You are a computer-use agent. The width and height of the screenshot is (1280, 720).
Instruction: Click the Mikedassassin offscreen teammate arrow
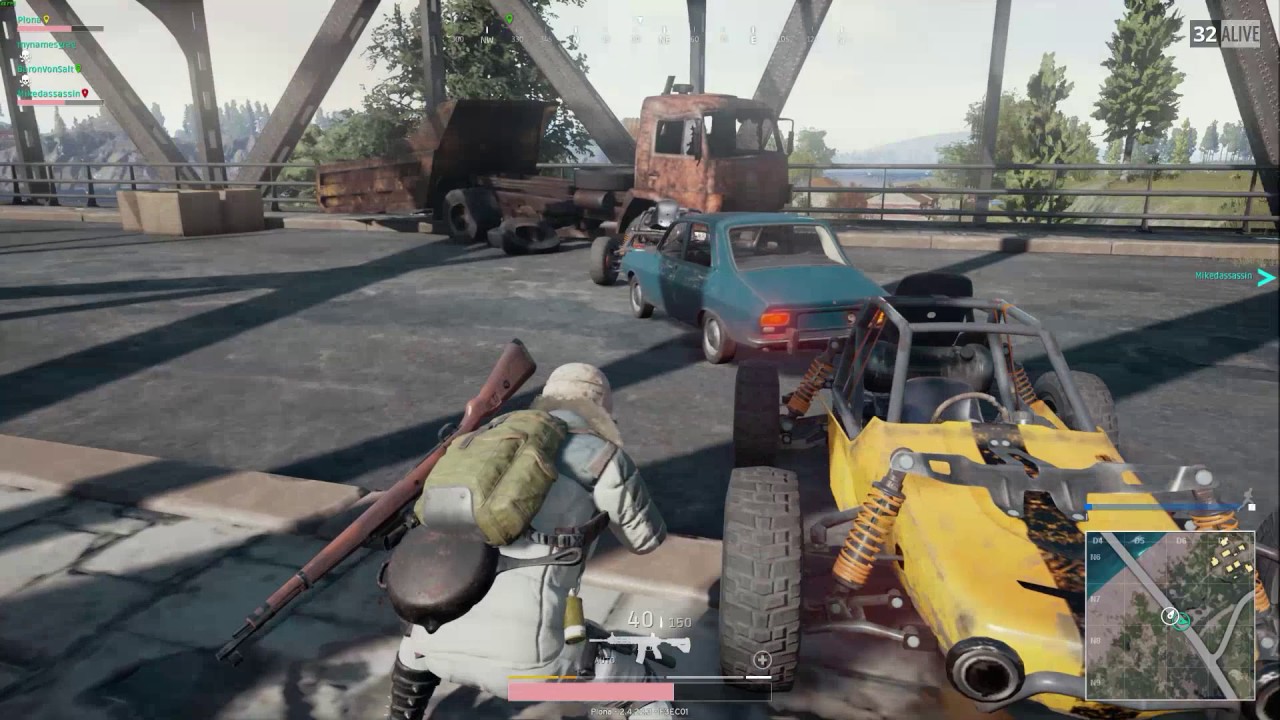point(1266,277)
